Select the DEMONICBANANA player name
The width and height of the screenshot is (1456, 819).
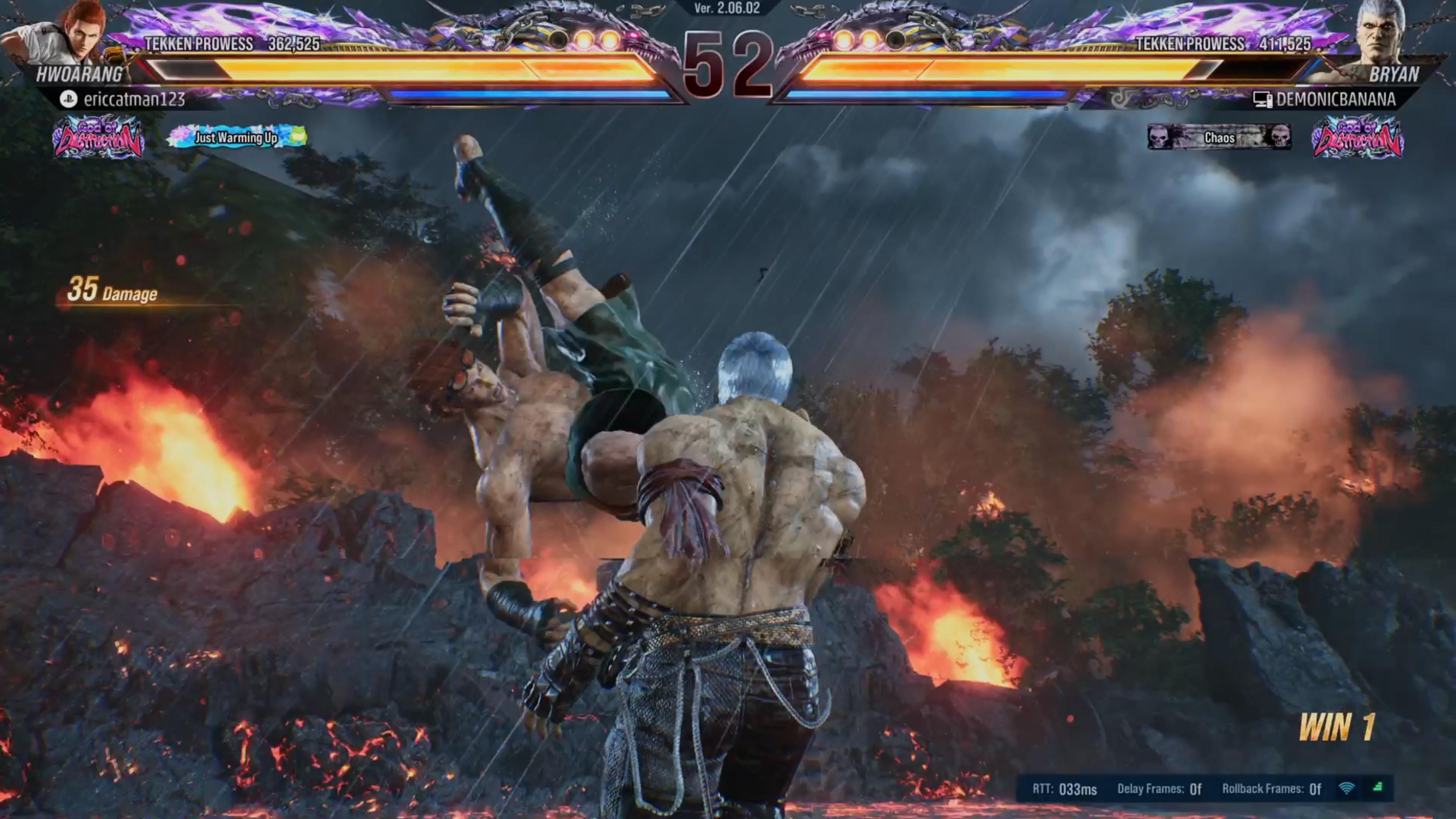(1335, 99)
